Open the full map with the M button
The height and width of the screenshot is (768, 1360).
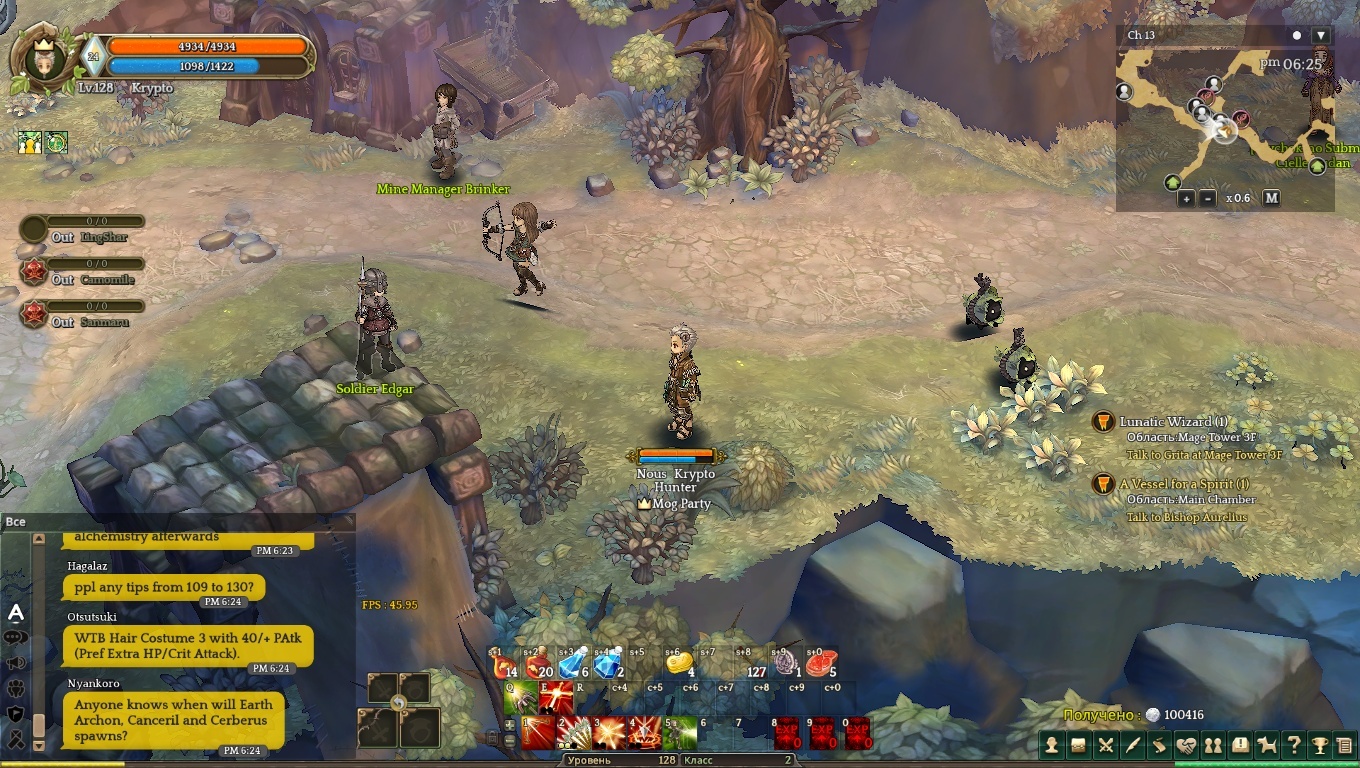(1271, 198)
